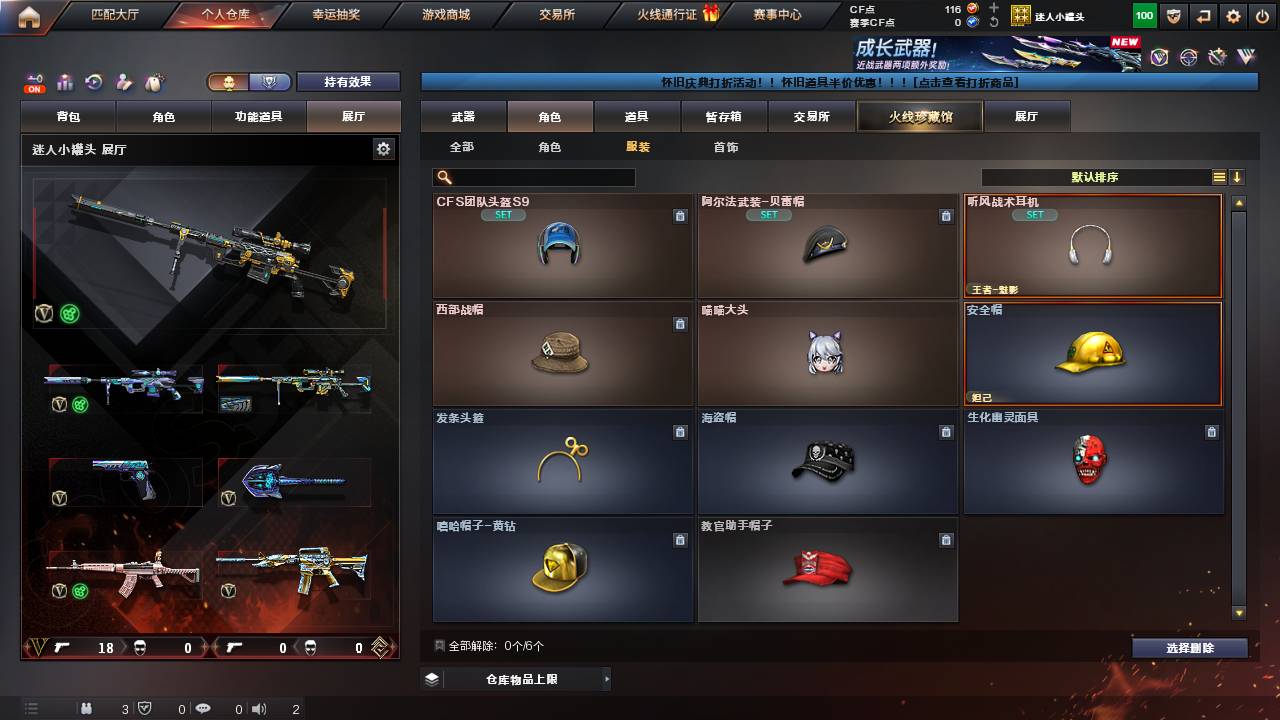Viewport: 1280px width, 720px height.
Task: Open the 赛事中心 event center
Action: pos(777,15)
